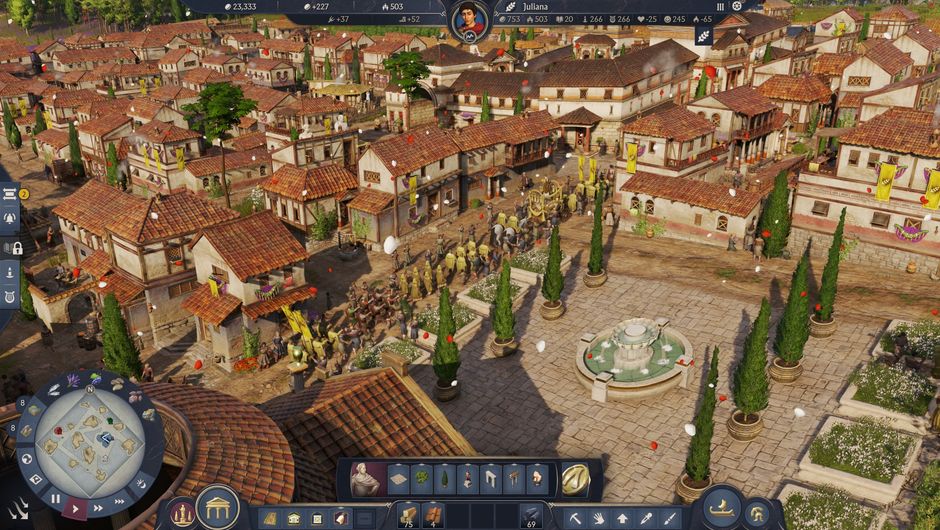This screenshot has width=940, height=530.
Task: Click the Juliana governor portrait
Action: 468,20
